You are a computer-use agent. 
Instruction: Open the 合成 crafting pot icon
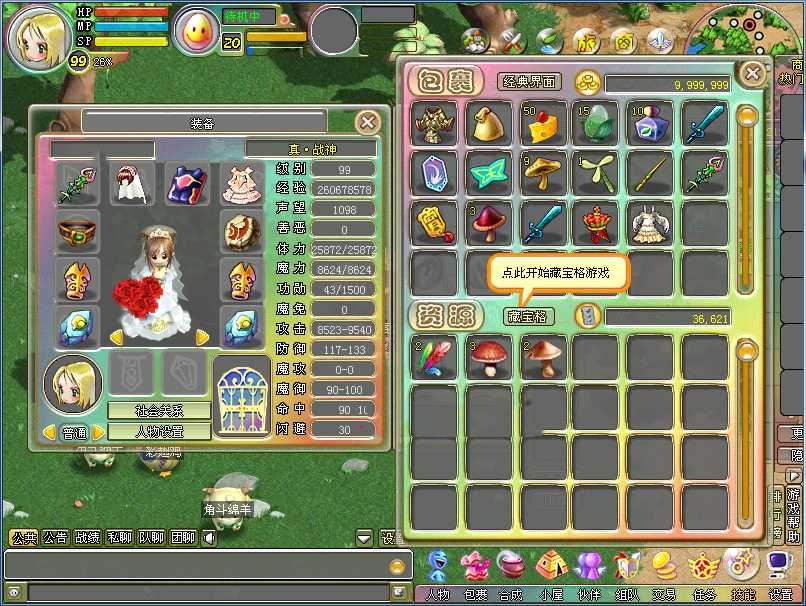(511, 568)
